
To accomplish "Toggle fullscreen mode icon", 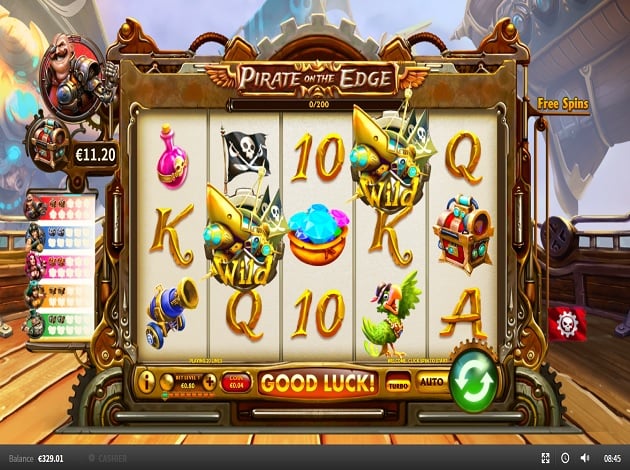I will click(x=545, y=458).
